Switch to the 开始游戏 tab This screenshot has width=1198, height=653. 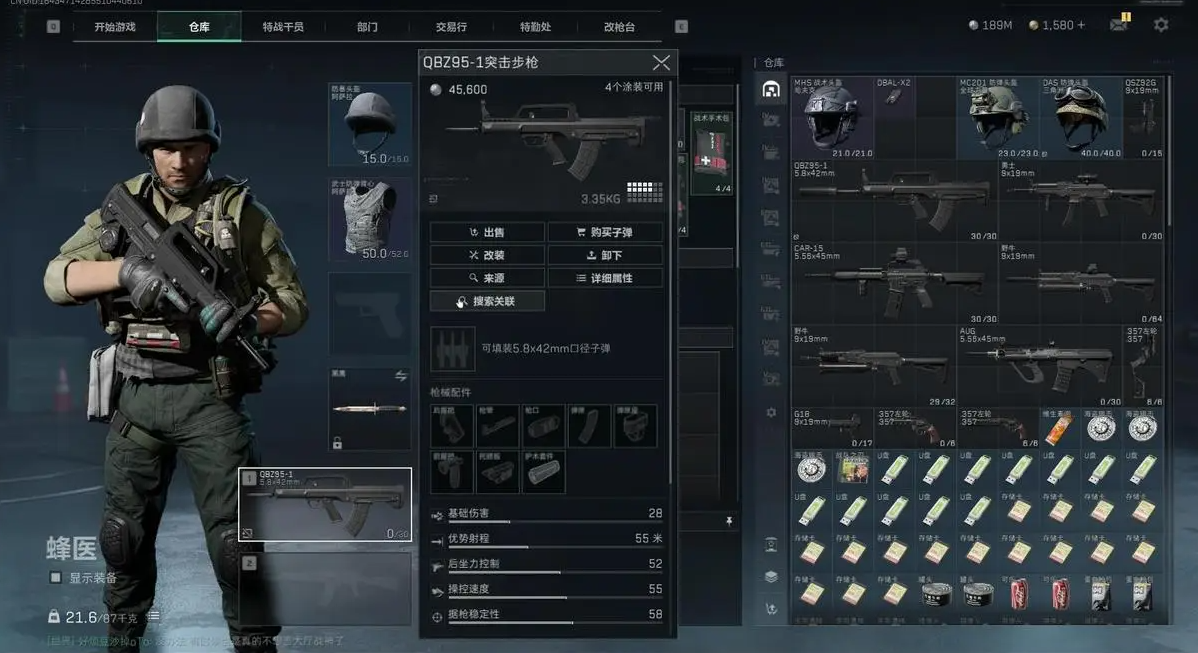click(x=114, y=27)
